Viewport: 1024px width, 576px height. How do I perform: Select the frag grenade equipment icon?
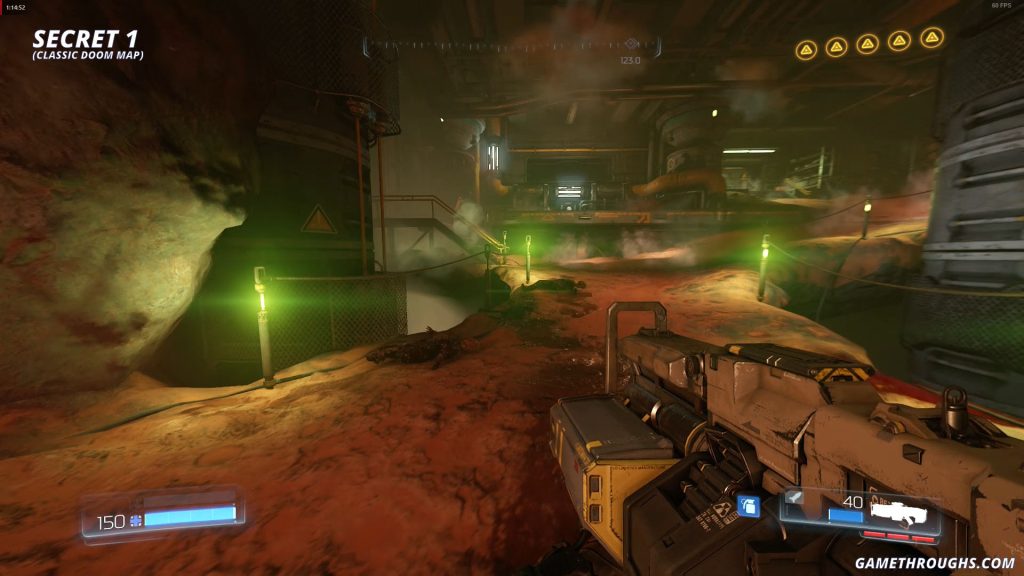[749, 506]
